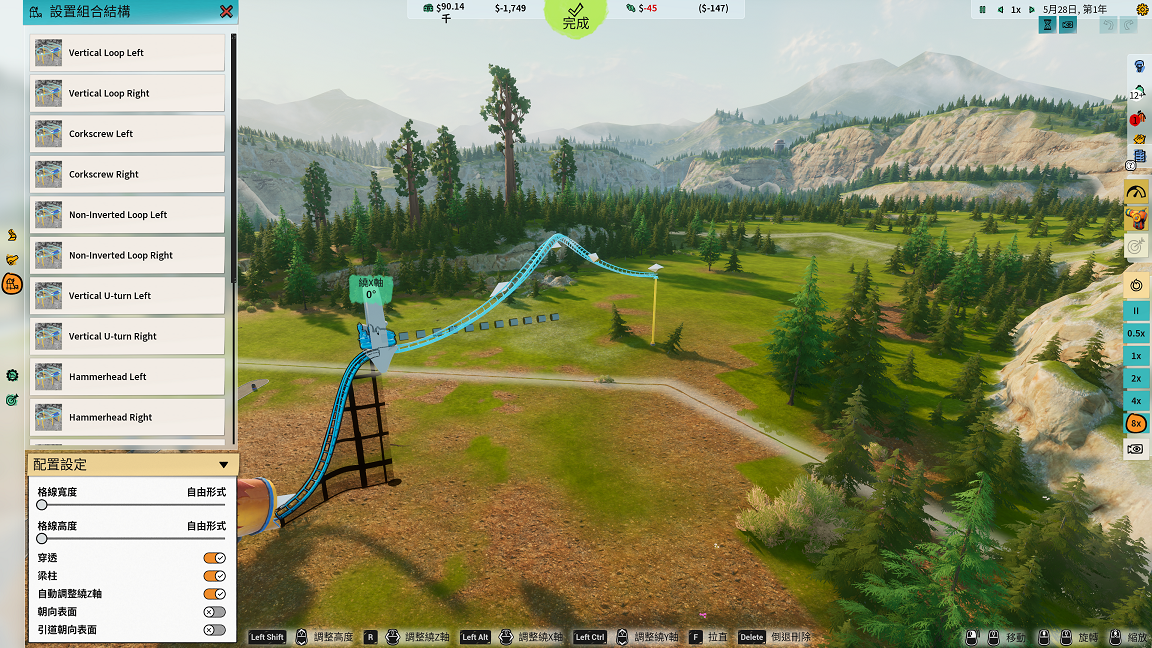Set test speed to 4x

(x=1136, y=401)
